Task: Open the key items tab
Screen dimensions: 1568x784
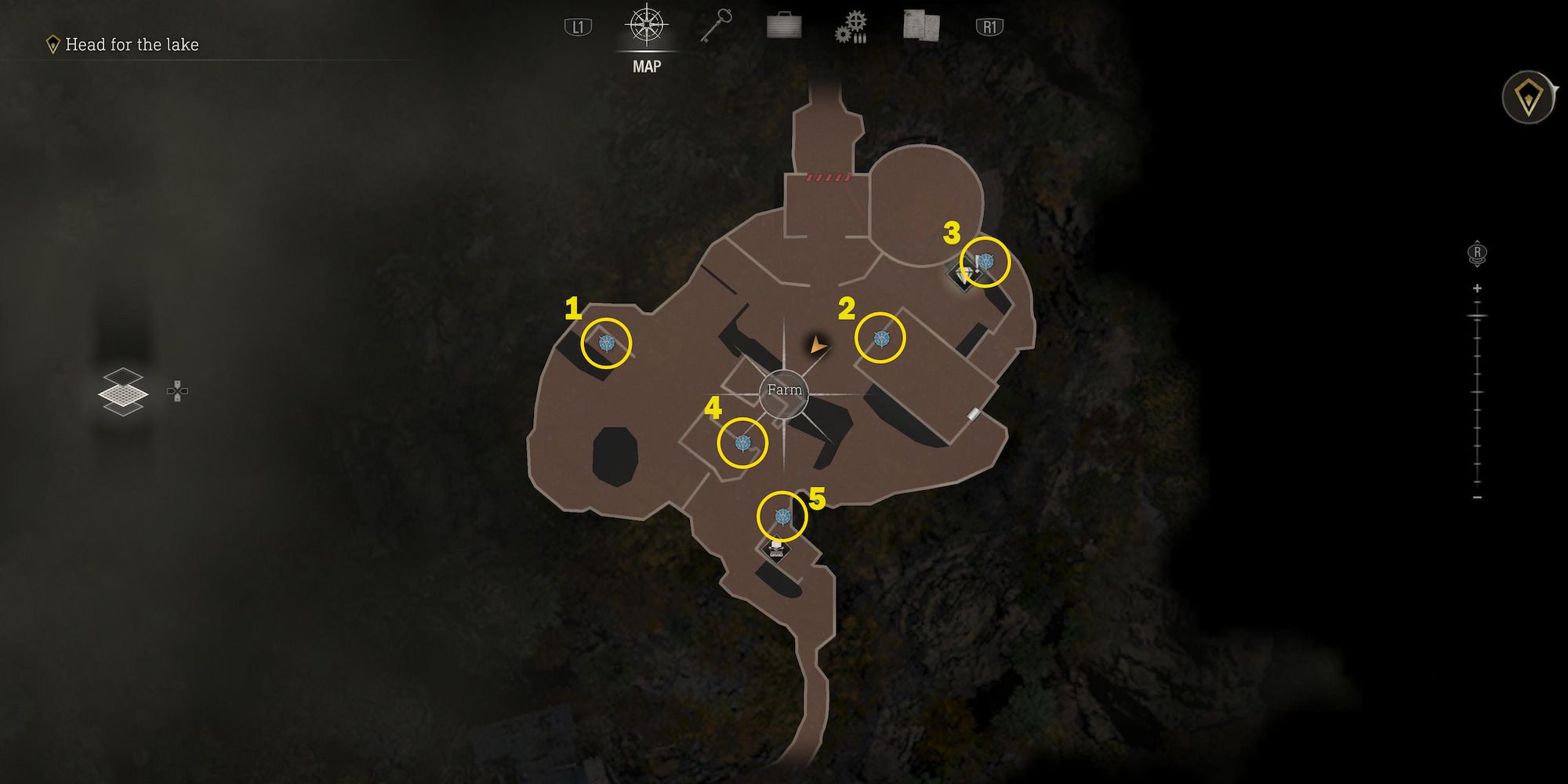Action: [716, 27]
